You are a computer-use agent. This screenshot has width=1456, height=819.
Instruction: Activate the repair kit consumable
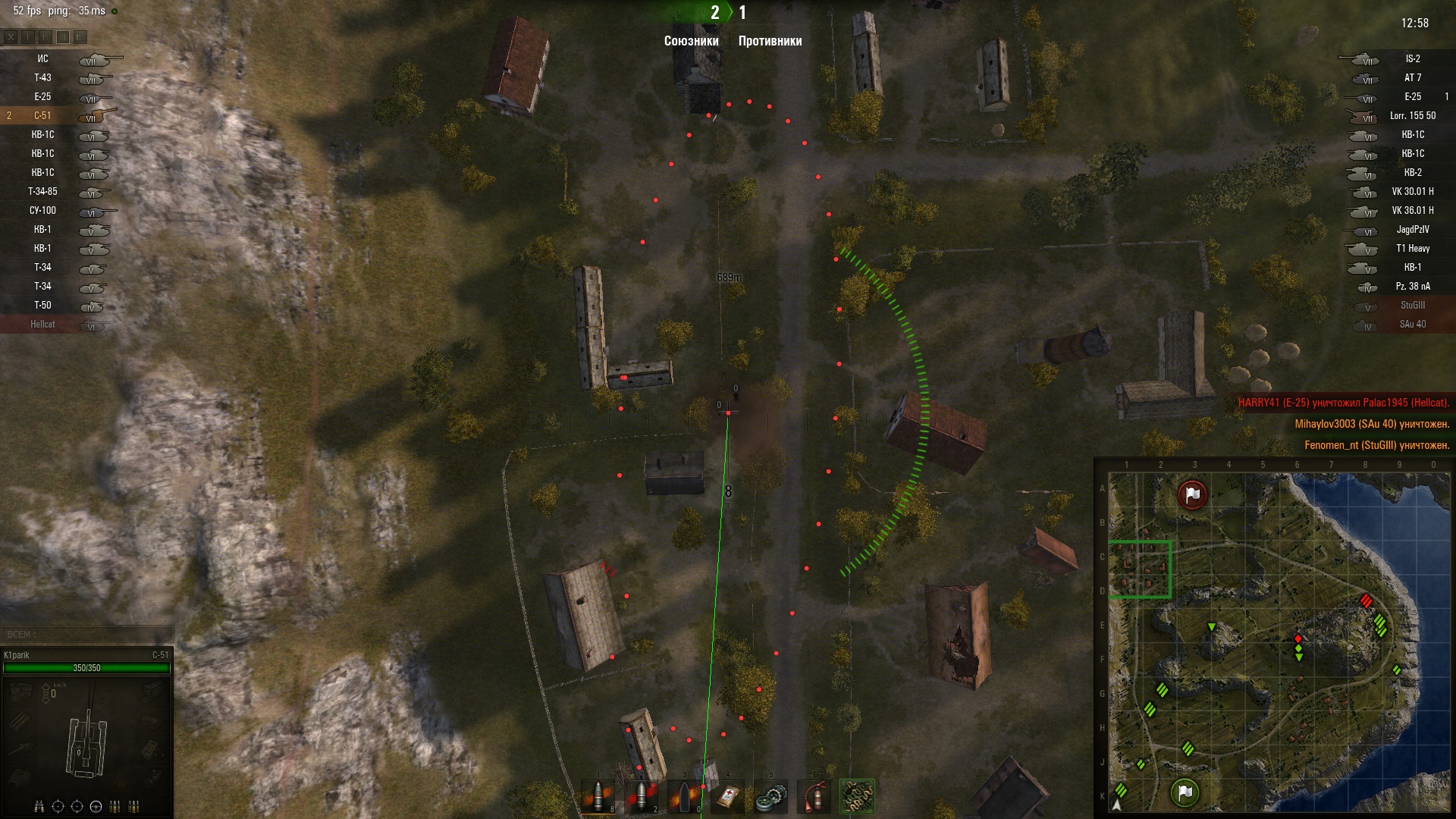tap(770, 796)
